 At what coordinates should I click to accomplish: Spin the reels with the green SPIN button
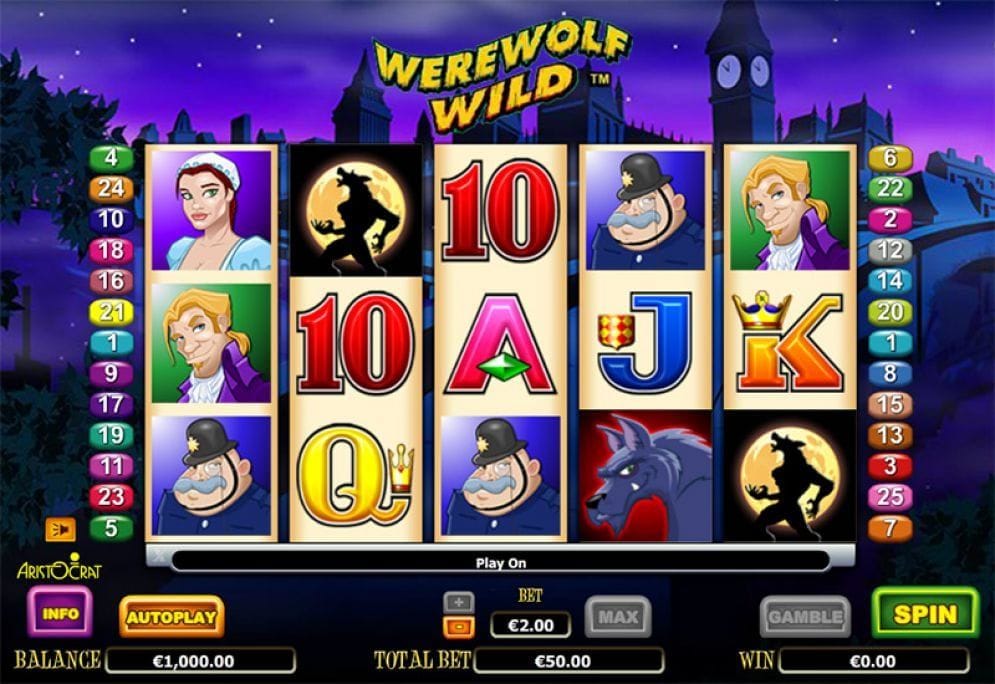924,613
